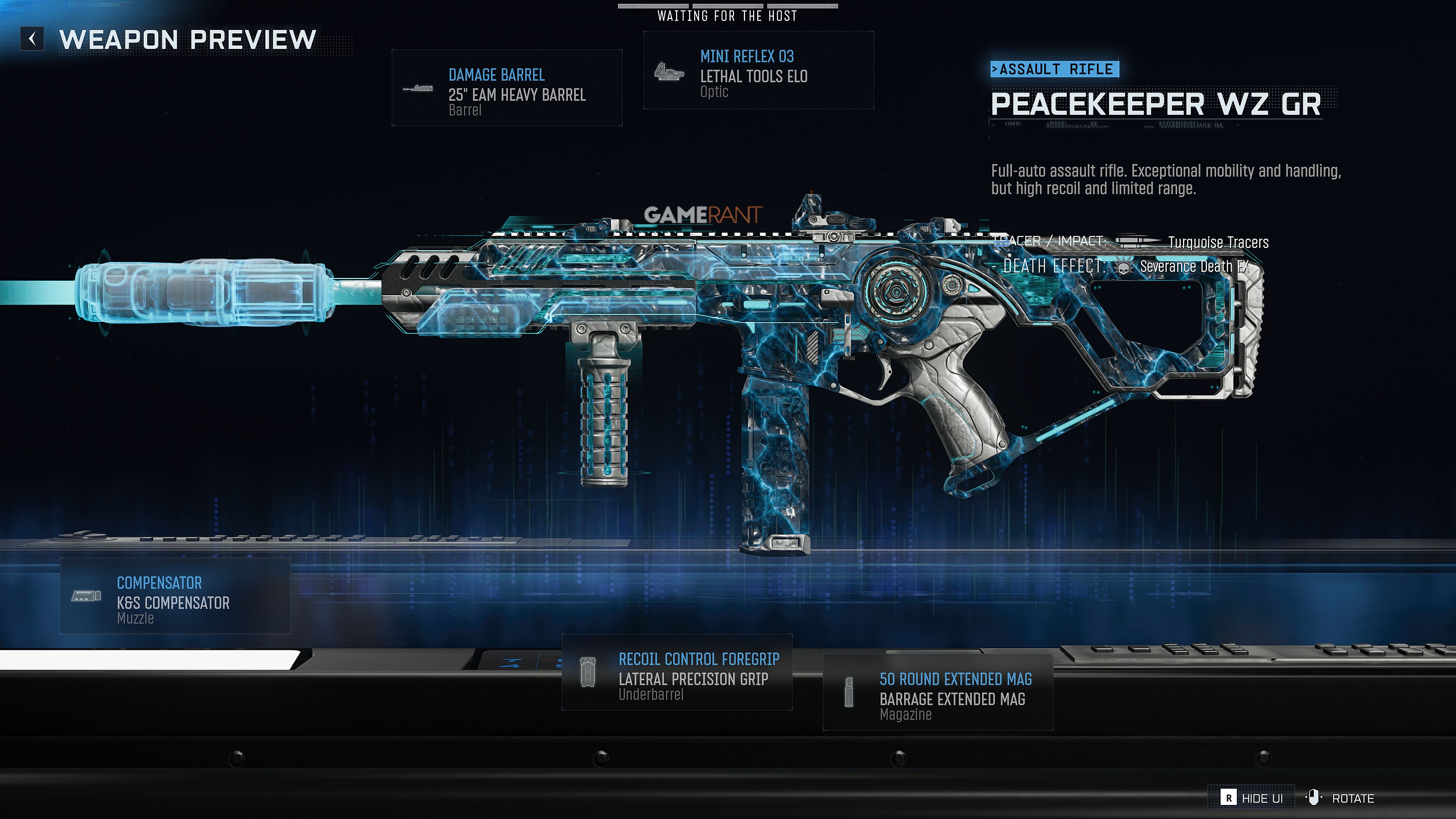Screen dimensions: 1456x819
Task: Go back using the arrow button
Action: tap(32, 39)
